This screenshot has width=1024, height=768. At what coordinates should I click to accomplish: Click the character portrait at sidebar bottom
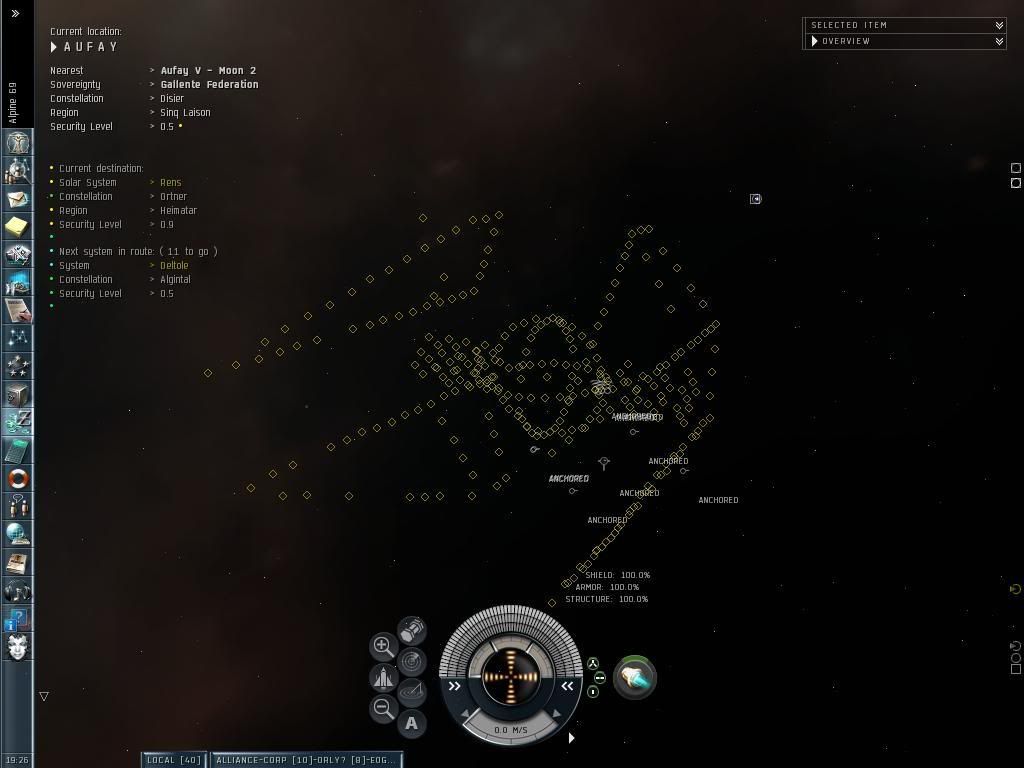(x=17, y=646)
